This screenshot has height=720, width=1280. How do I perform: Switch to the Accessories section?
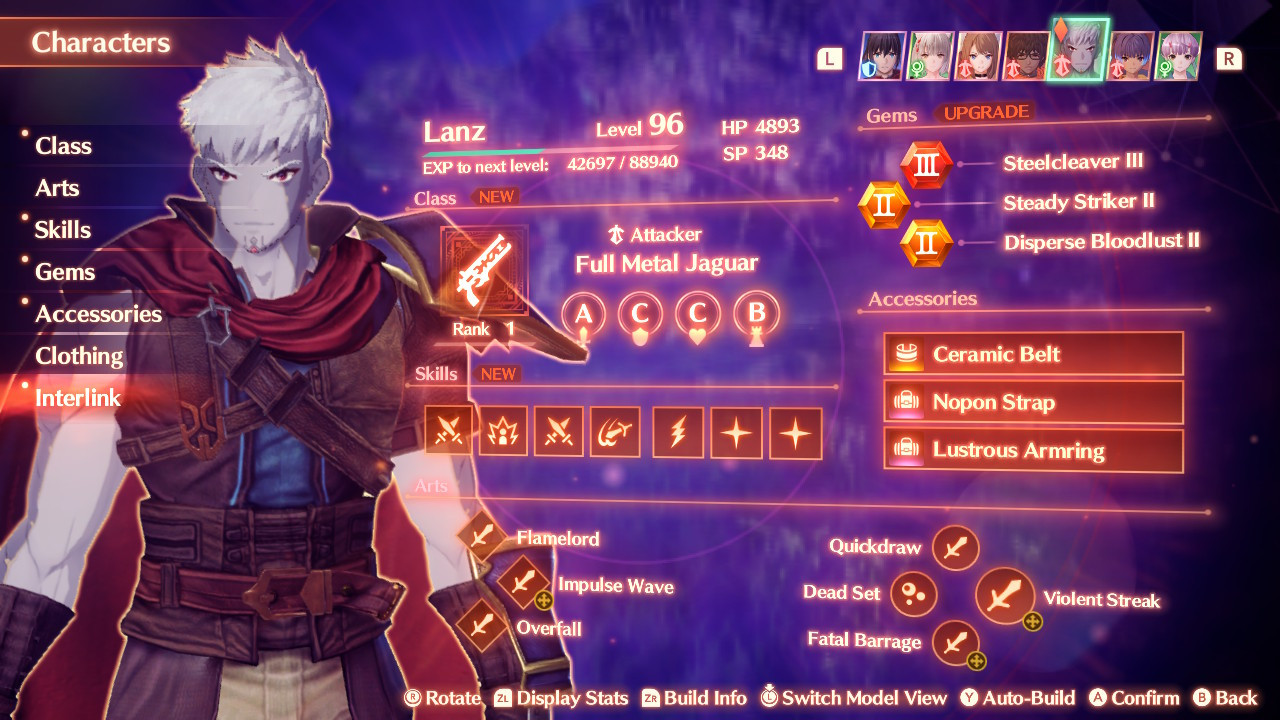coord(98,313)
